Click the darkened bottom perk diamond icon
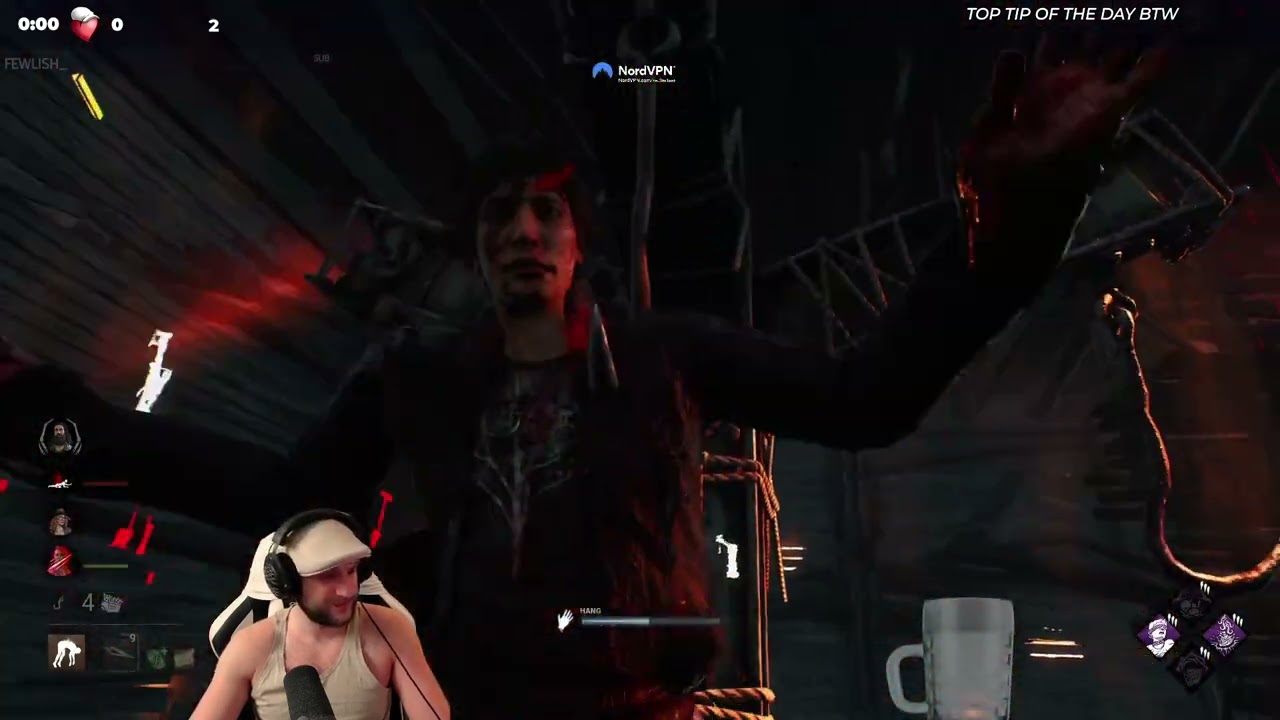Screen dimensions: 1280x720 [1192, 669]
